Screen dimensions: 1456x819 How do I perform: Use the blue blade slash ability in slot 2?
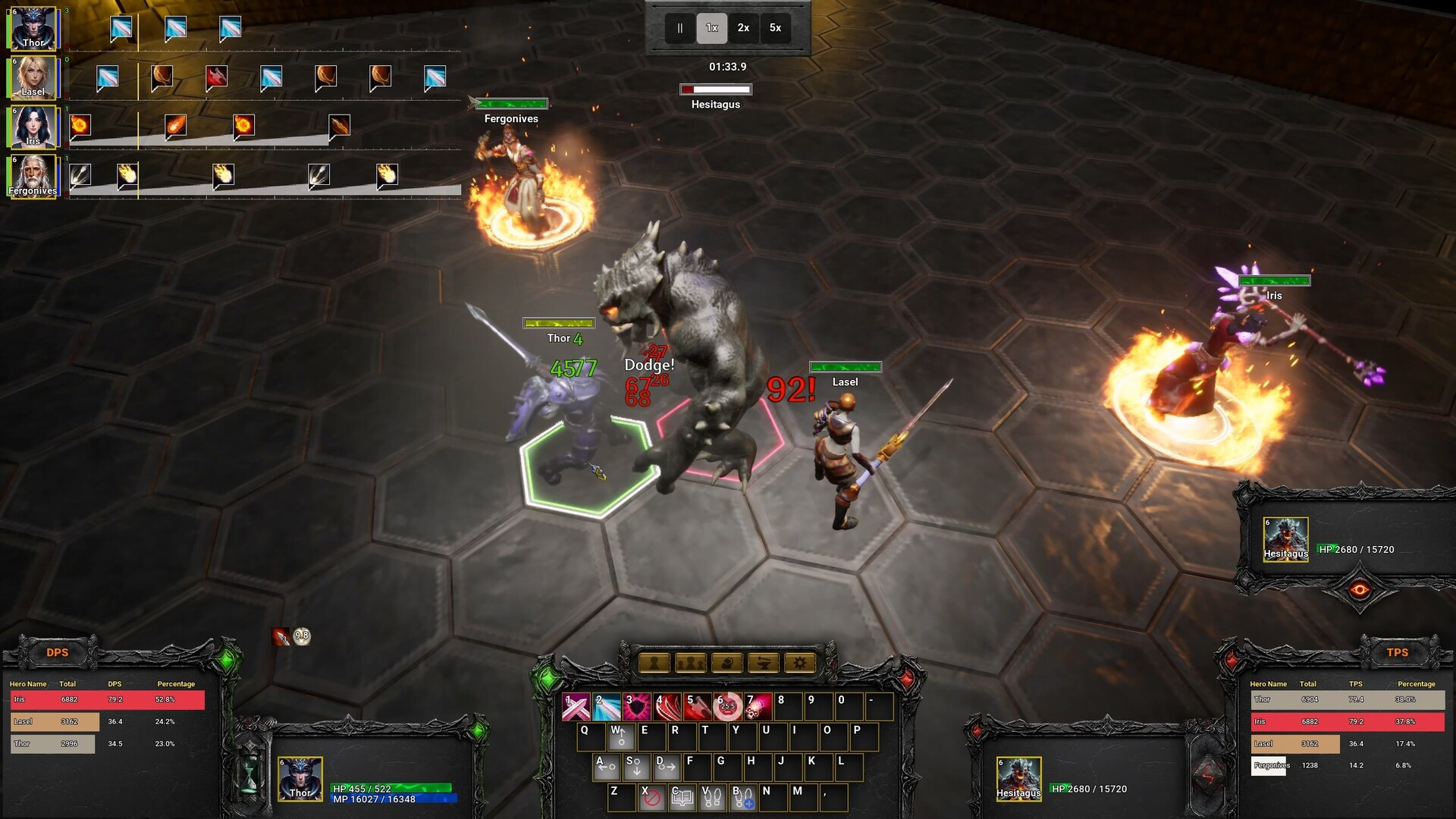point(607,707)
